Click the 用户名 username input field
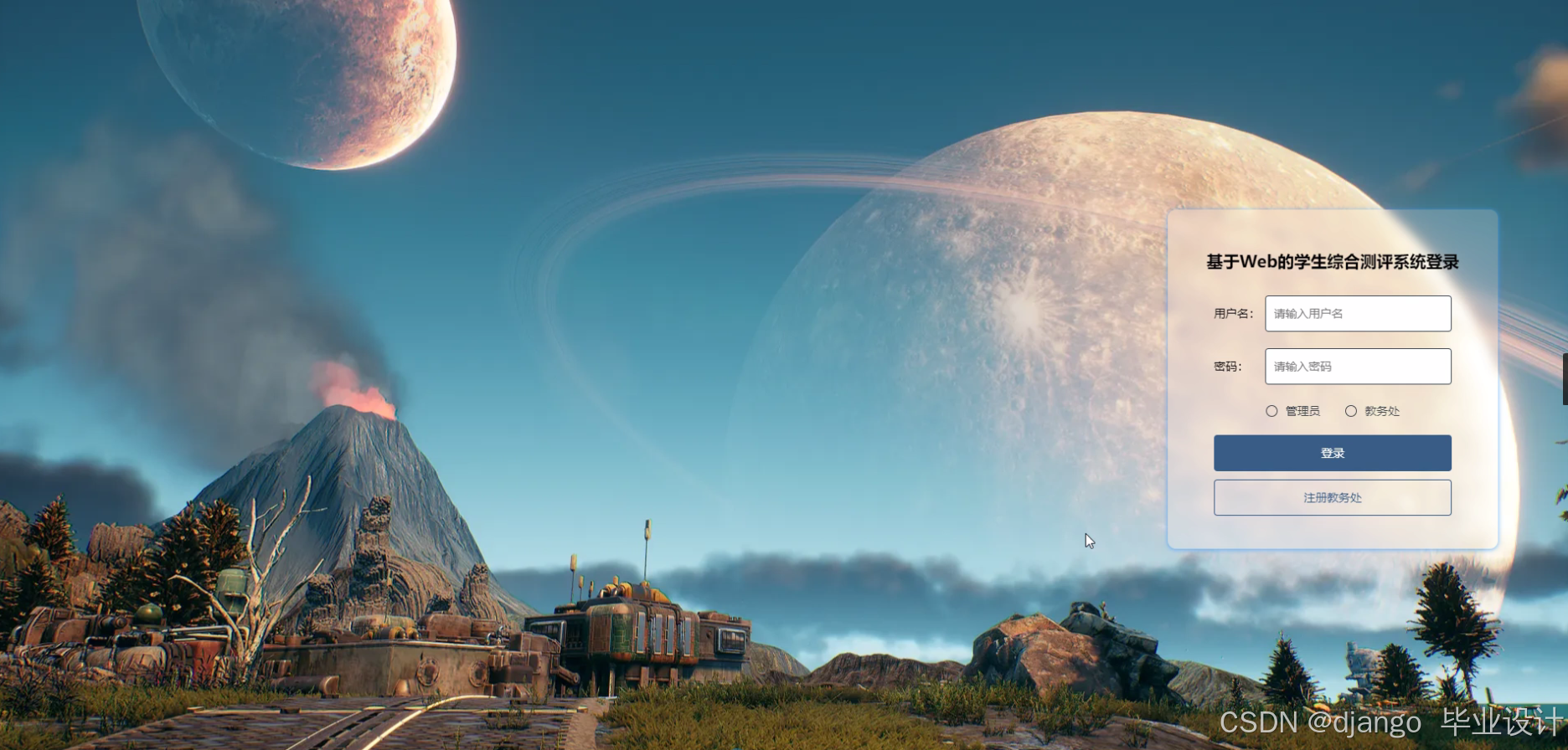This screenshot has width=1568, height=750. [1357, 314]
